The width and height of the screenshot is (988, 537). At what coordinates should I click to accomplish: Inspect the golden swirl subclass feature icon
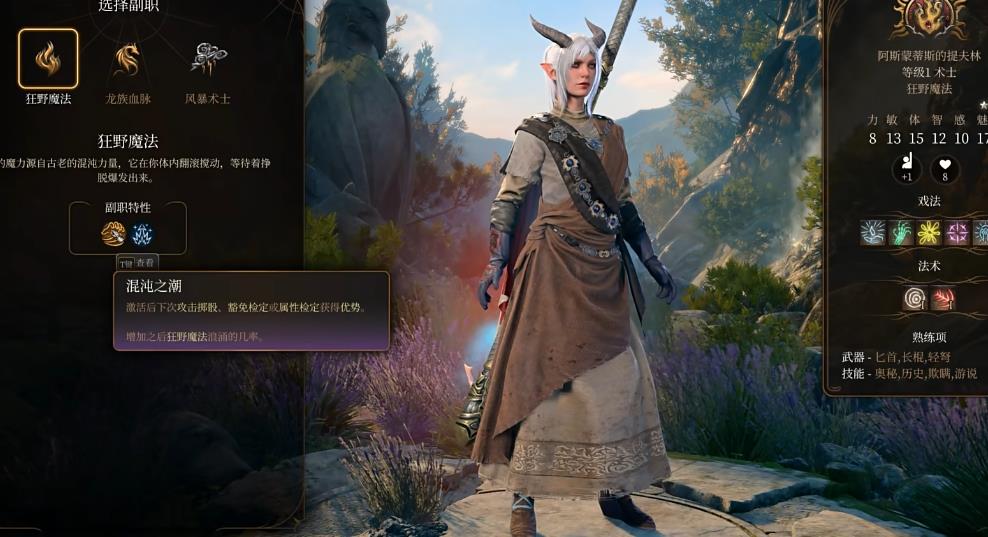pos(114,234)
